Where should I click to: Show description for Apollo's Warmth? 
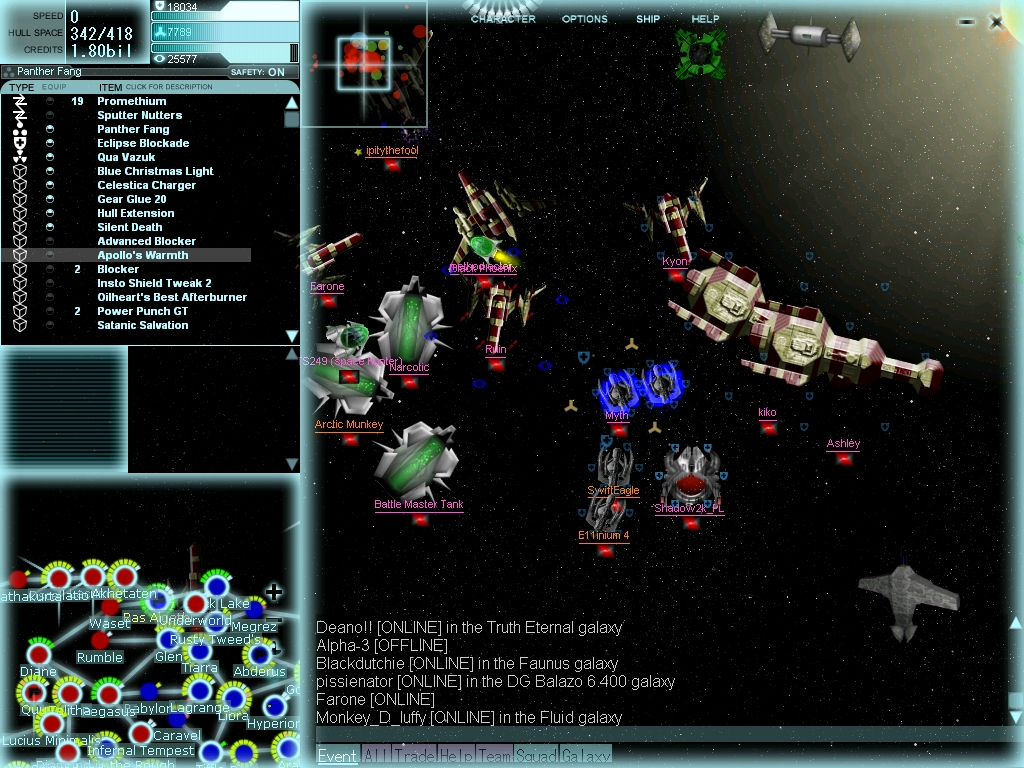point(142,255)
